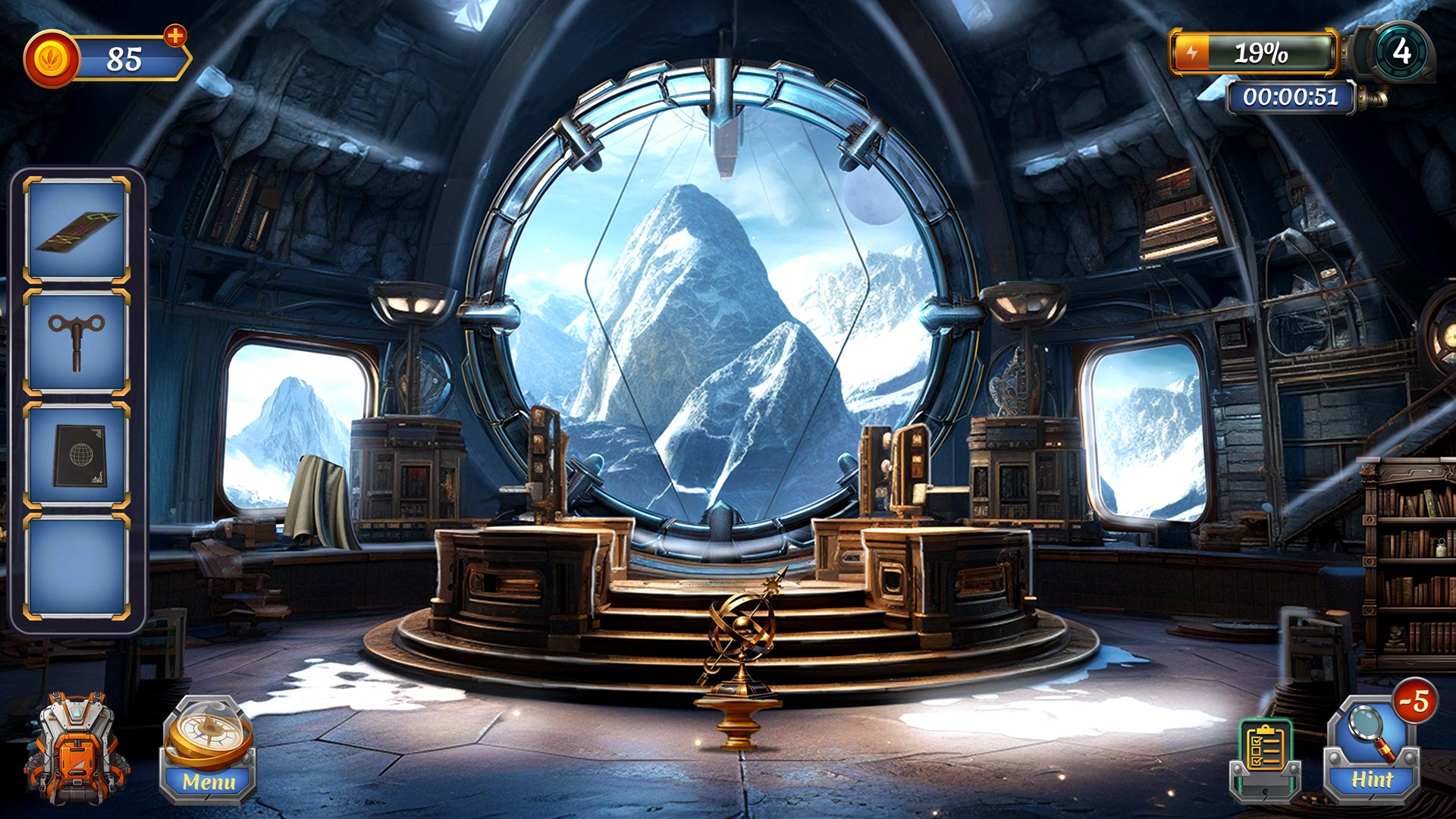Open the compass Menu button
This screenshot has width=1456, height=819.
(x=208, y=751)
